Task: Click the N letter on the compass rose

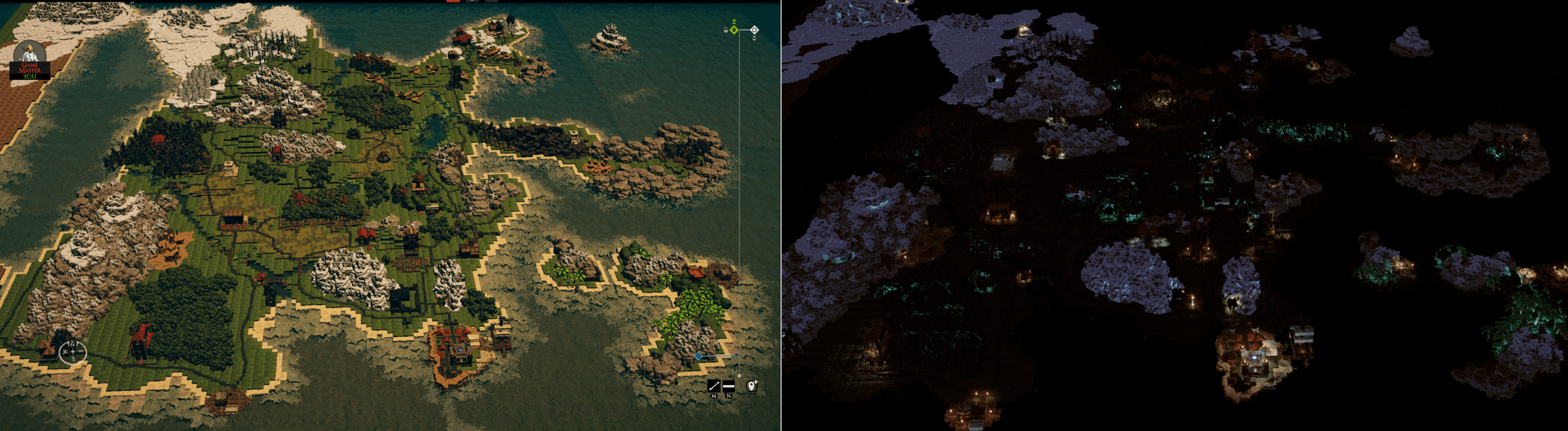Action: point(72,345)
